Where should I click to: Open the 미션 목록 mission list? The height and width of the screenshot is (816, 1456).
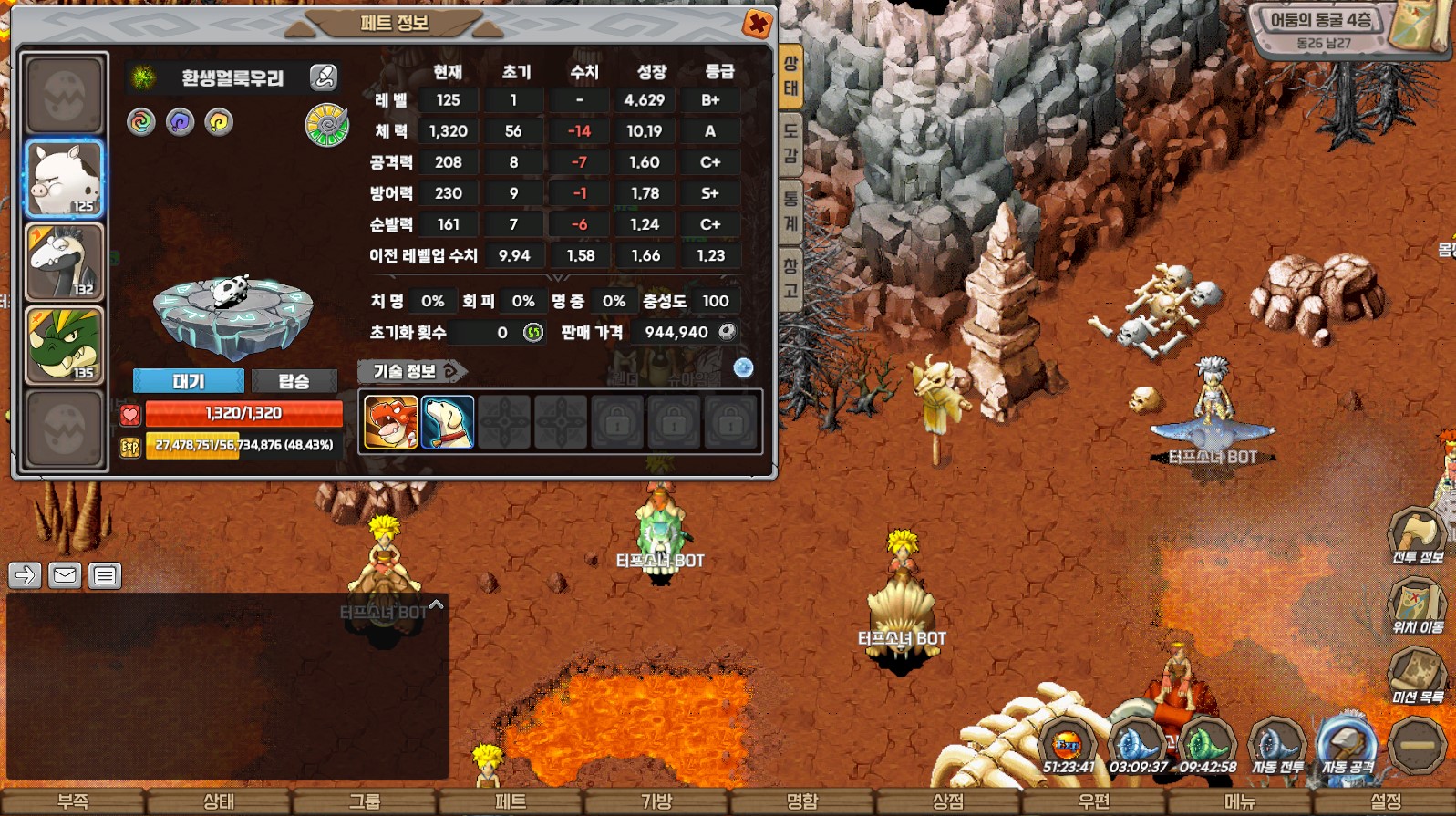point(1417,676)
